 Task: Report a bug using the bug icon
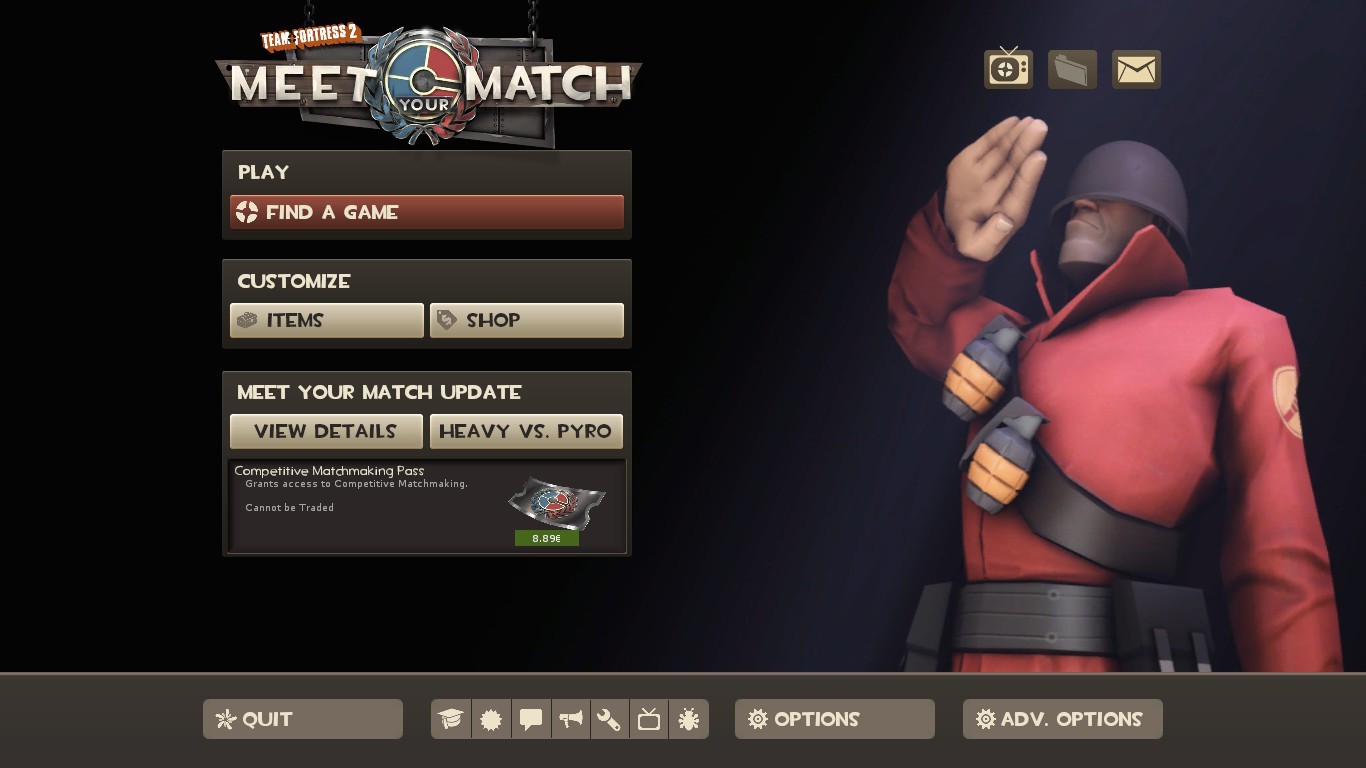click(688, 719)
